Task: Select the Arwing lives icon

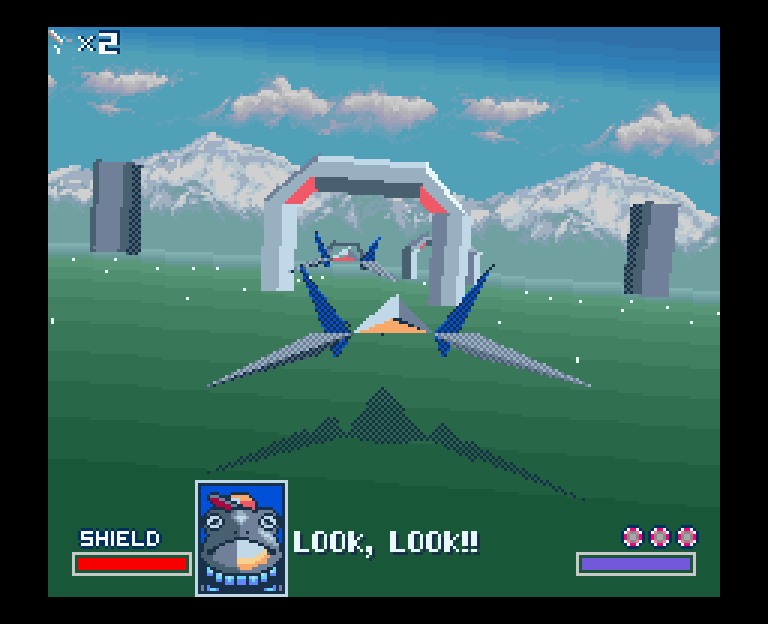Action: click(x=59, y=42)
